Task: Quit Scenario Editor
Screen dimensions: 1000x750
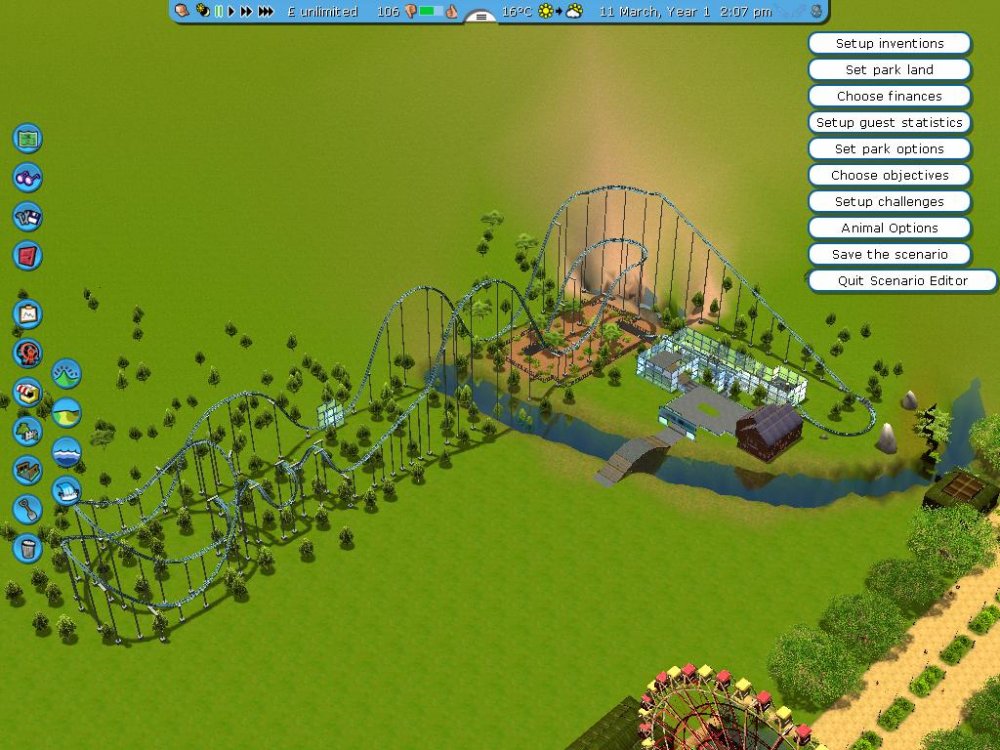Action: click(x=902, y=281)
